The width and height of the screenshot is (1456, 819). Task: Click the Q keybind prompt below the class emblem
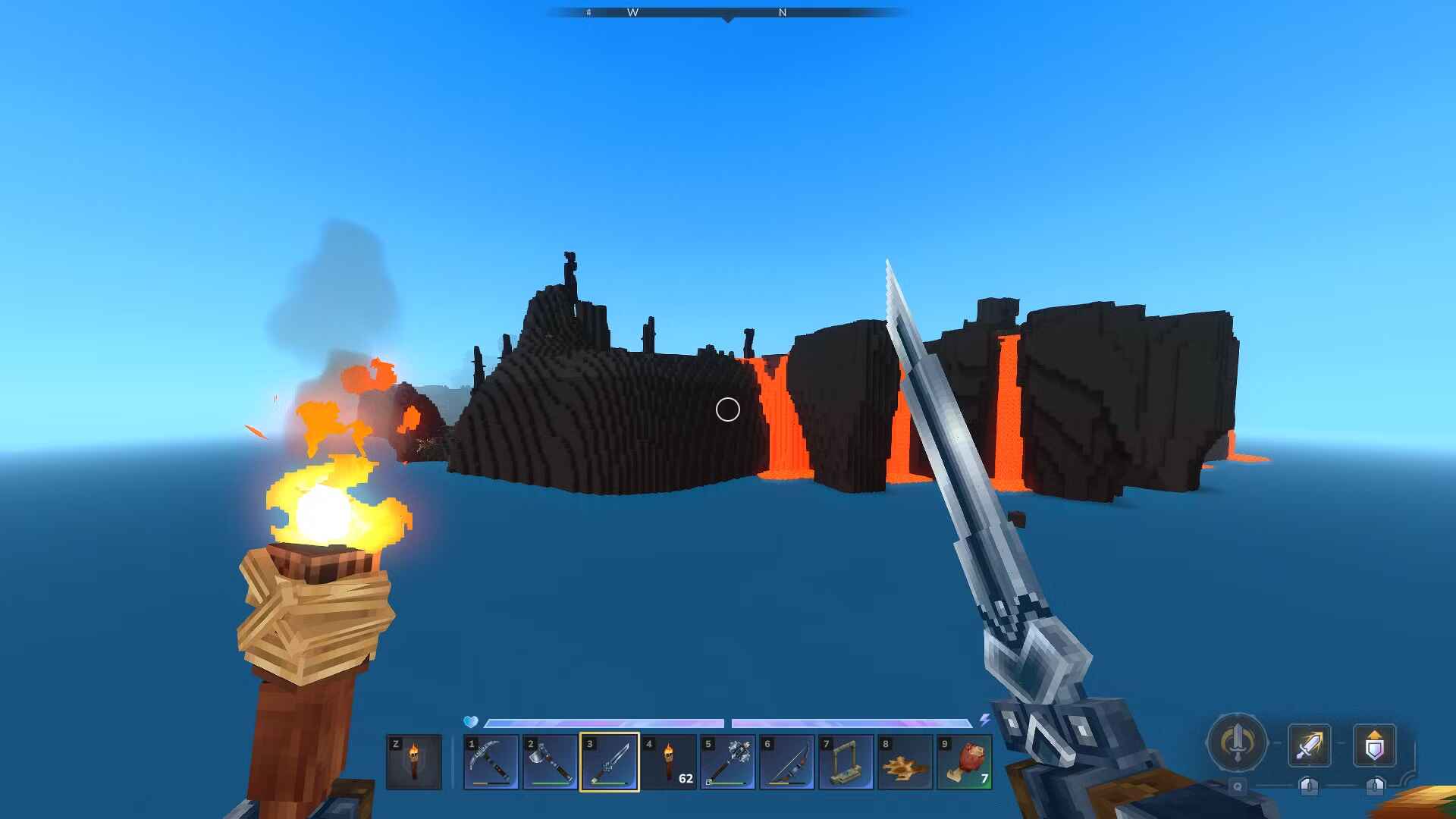point(1236,787)
